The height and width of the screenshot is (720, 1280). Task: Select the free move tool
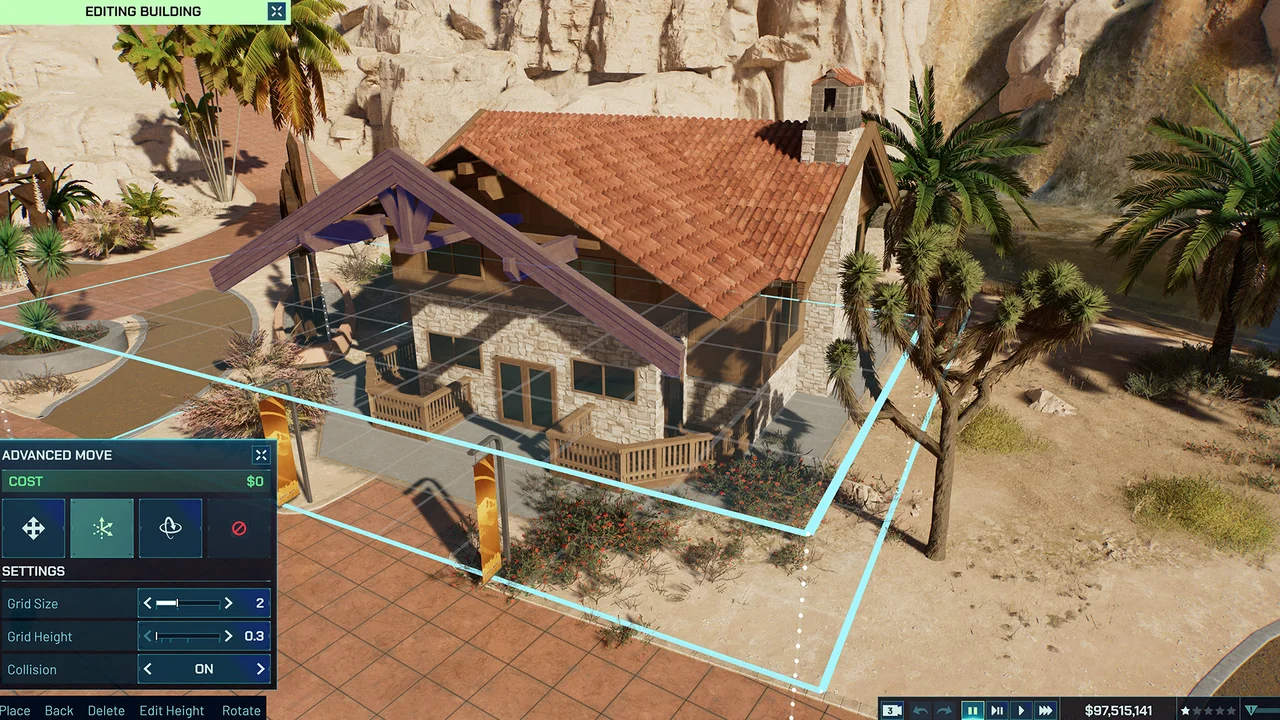point(33,528)
